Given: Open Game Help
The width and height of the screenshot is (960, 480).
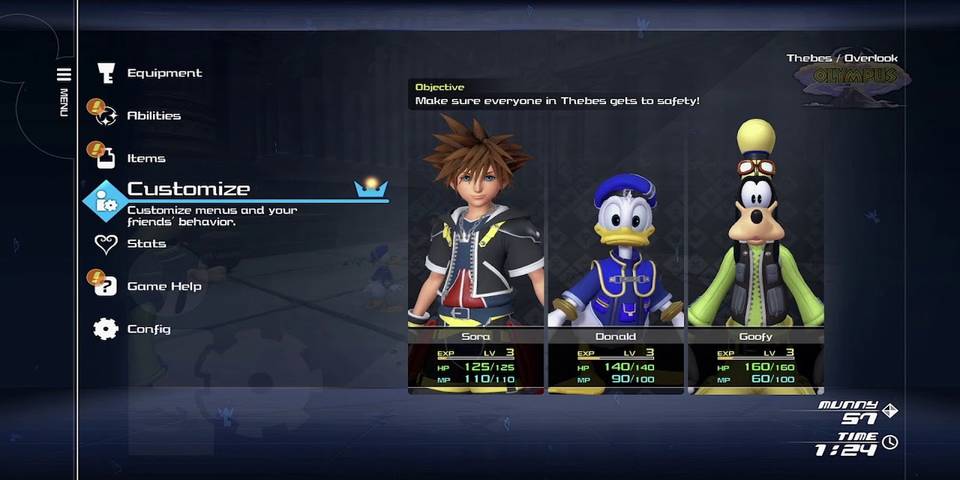Looking at the screenshot, I should [163, 287].
